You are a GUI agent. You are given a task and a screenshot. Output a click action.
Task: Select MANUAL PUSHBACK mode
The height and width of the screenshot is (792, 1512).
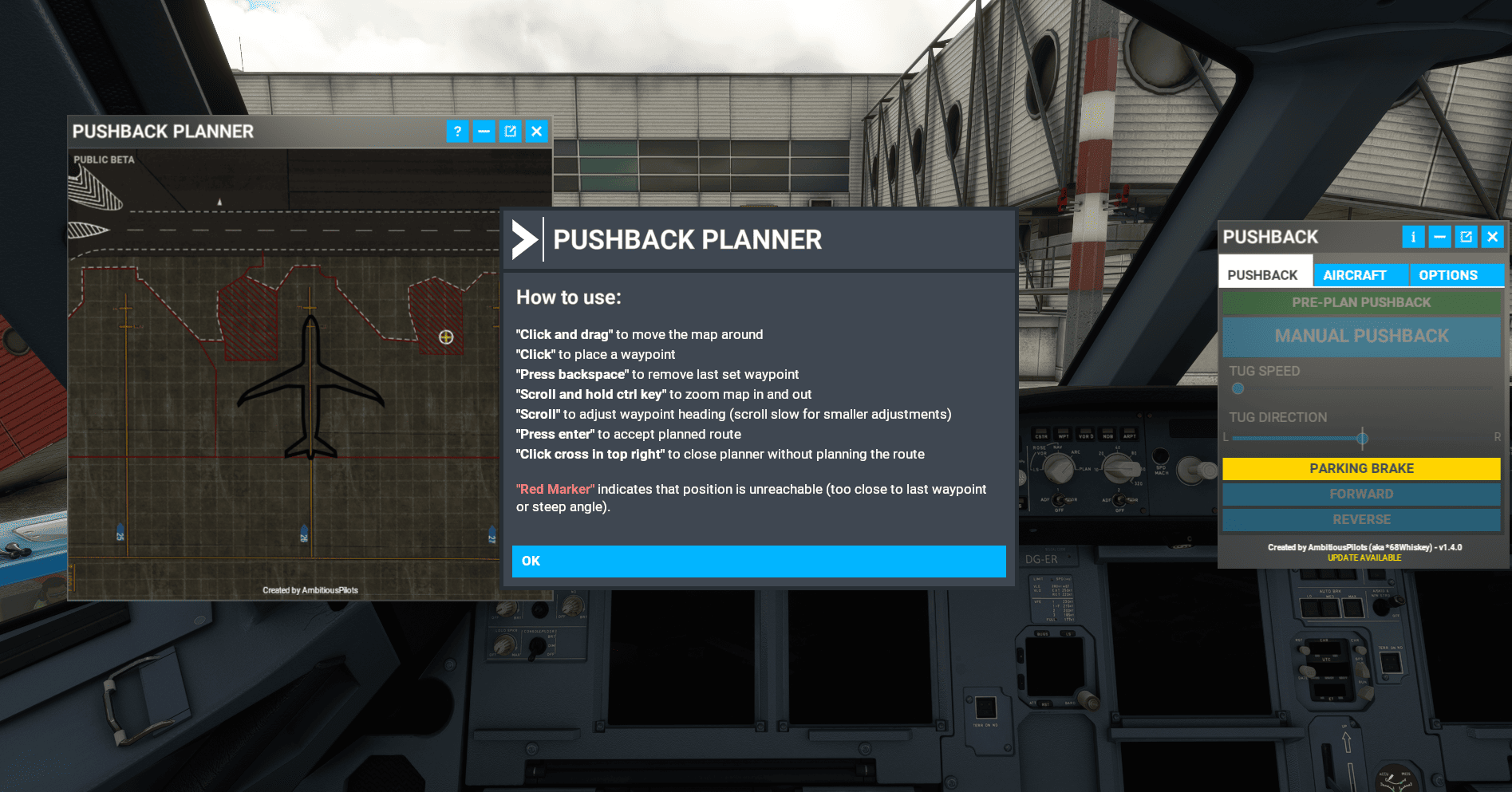[1360, 336]
